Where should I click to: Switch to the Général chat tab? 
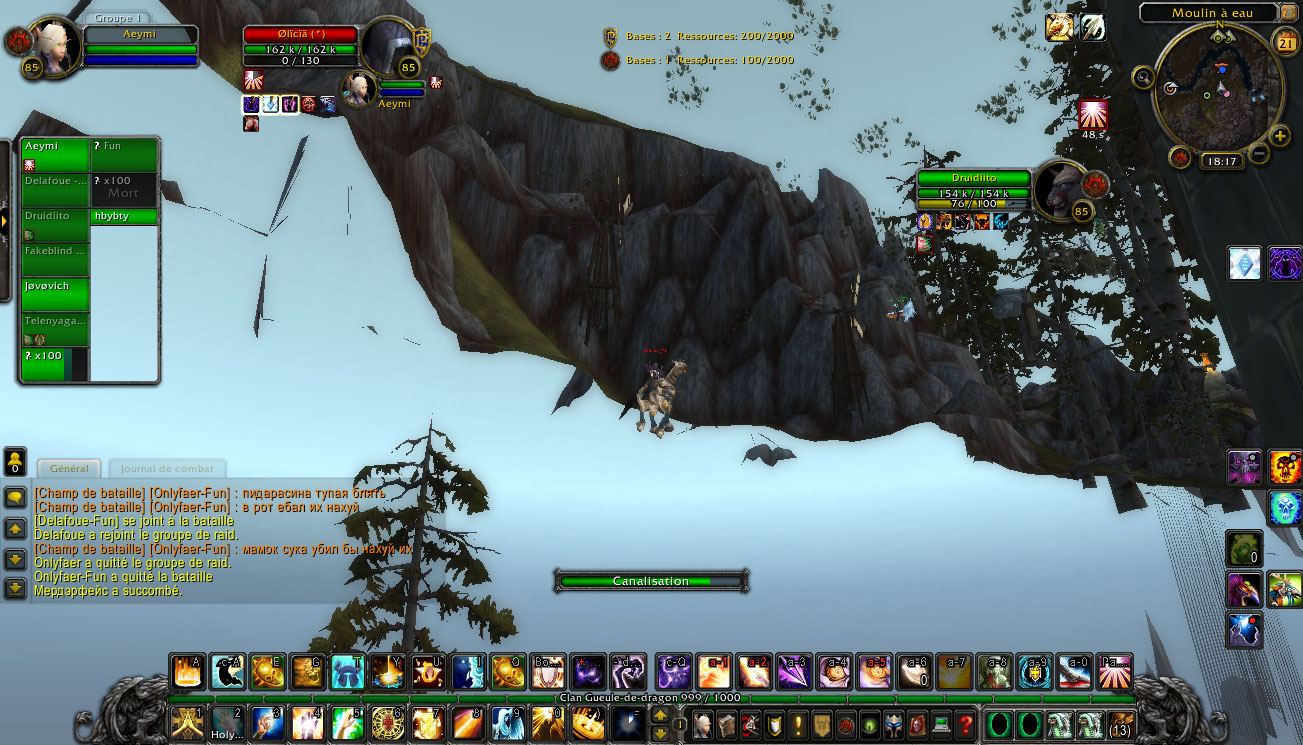click(69, 468)
